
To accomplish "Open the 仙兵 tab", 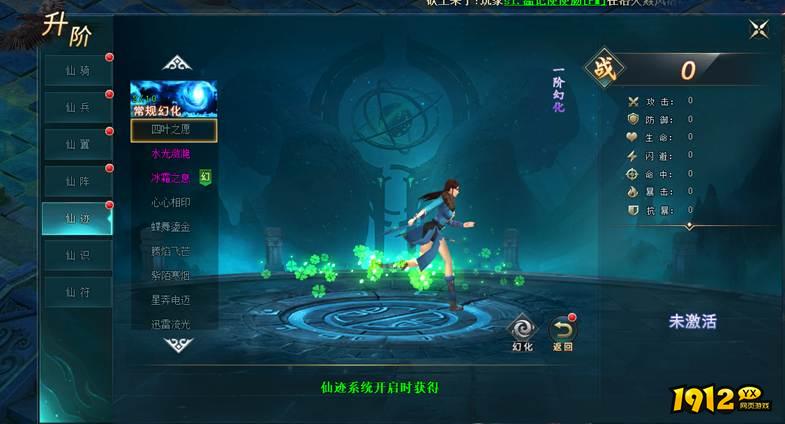I will 77,107.
